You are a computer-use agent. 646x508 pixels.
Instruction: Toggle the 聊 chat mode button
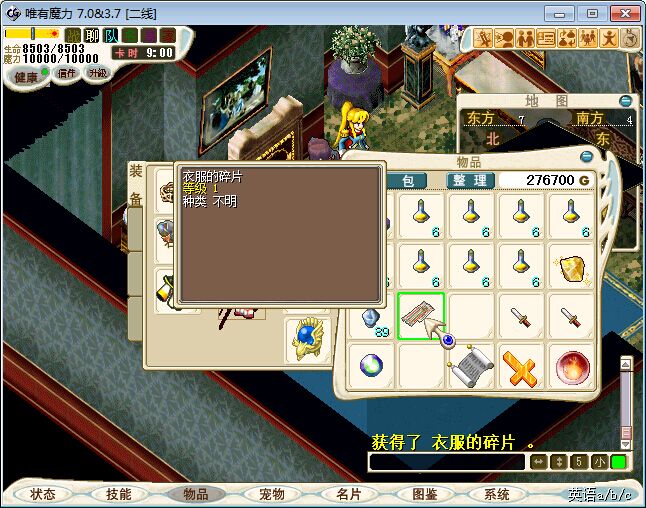click(91, 35)
